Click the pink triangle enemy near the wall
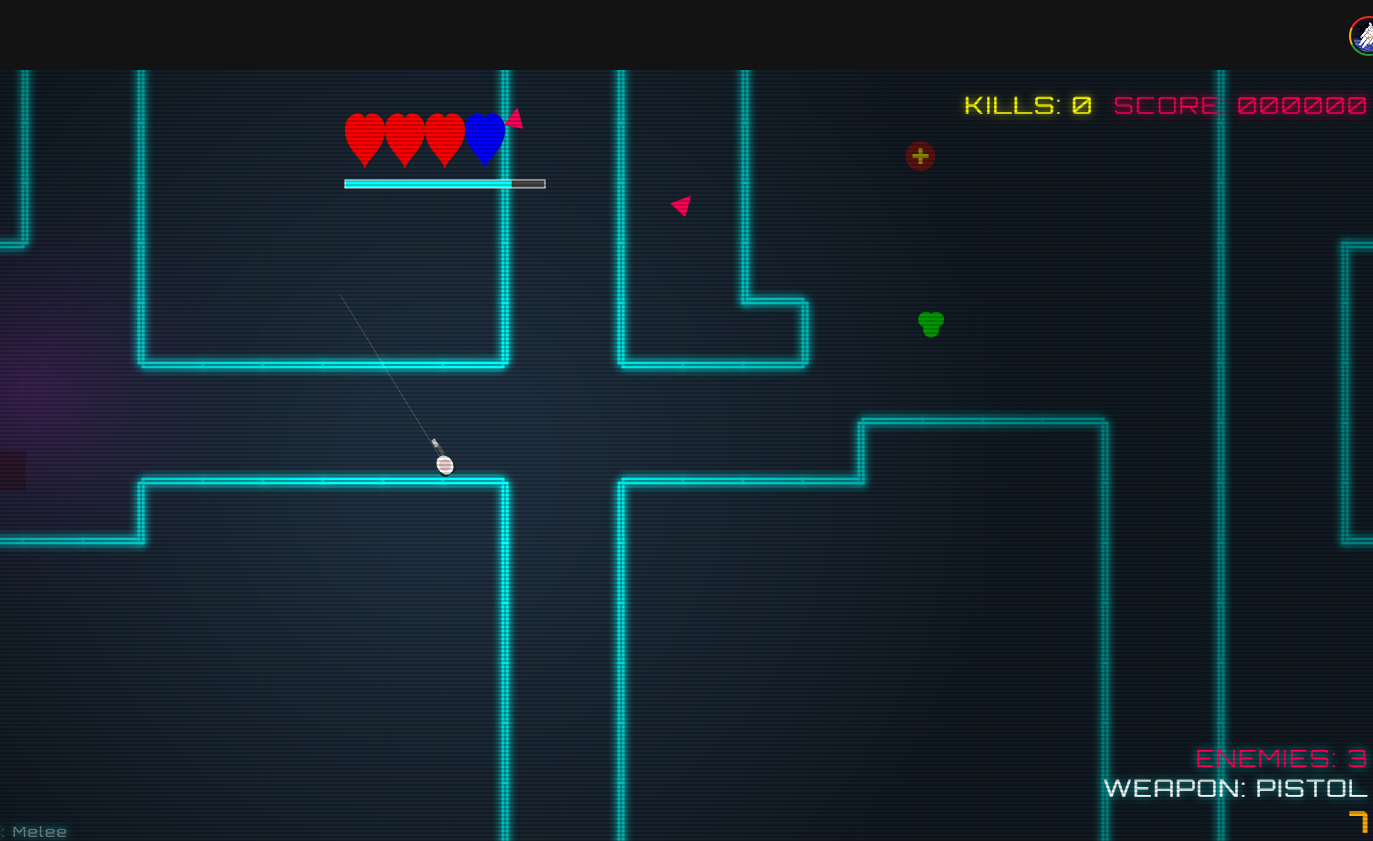This screenshot has height=841, width=1373. [681, 206]
